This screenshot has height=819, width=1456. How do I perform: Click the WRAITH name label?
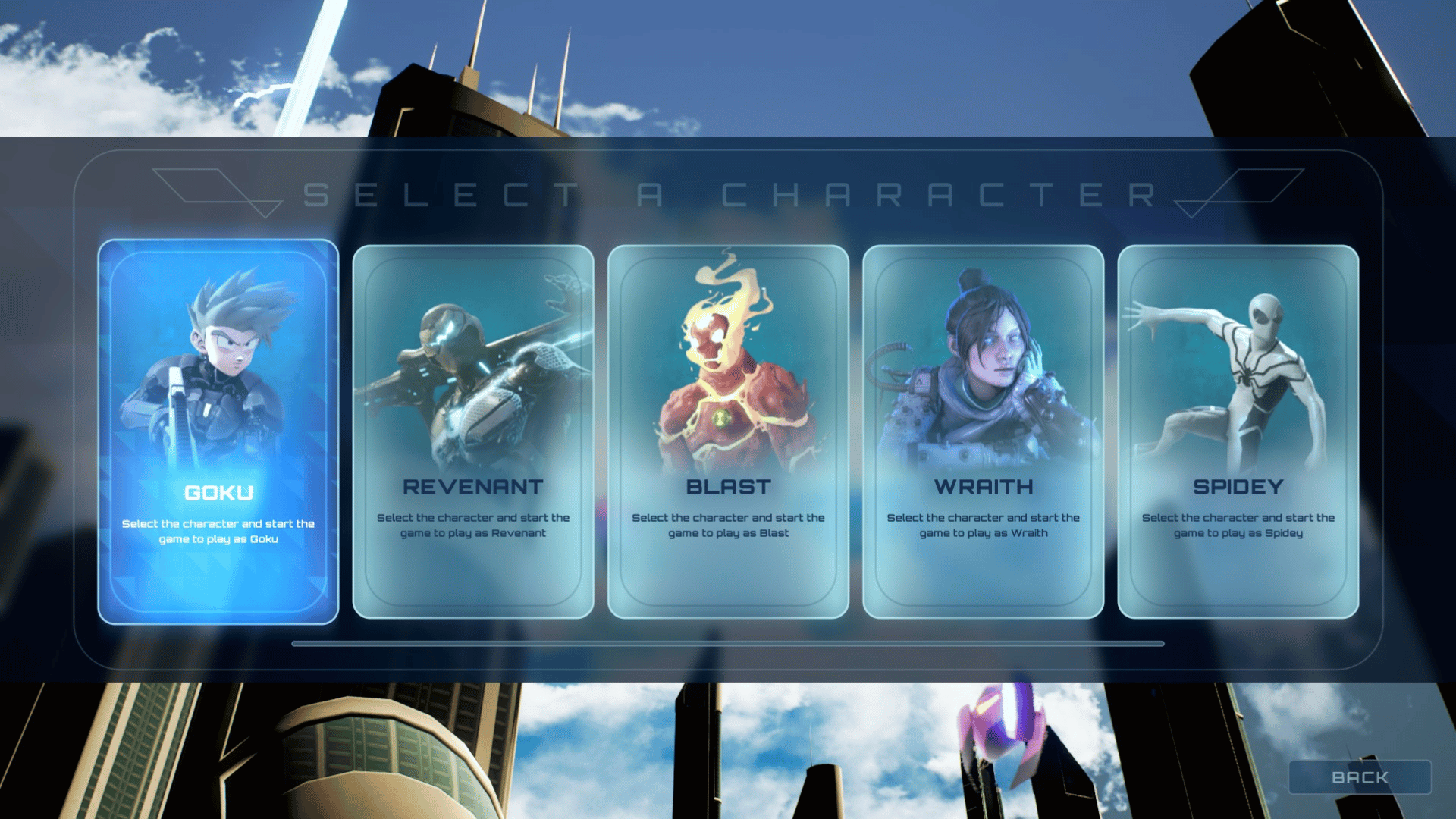point(982,488)
